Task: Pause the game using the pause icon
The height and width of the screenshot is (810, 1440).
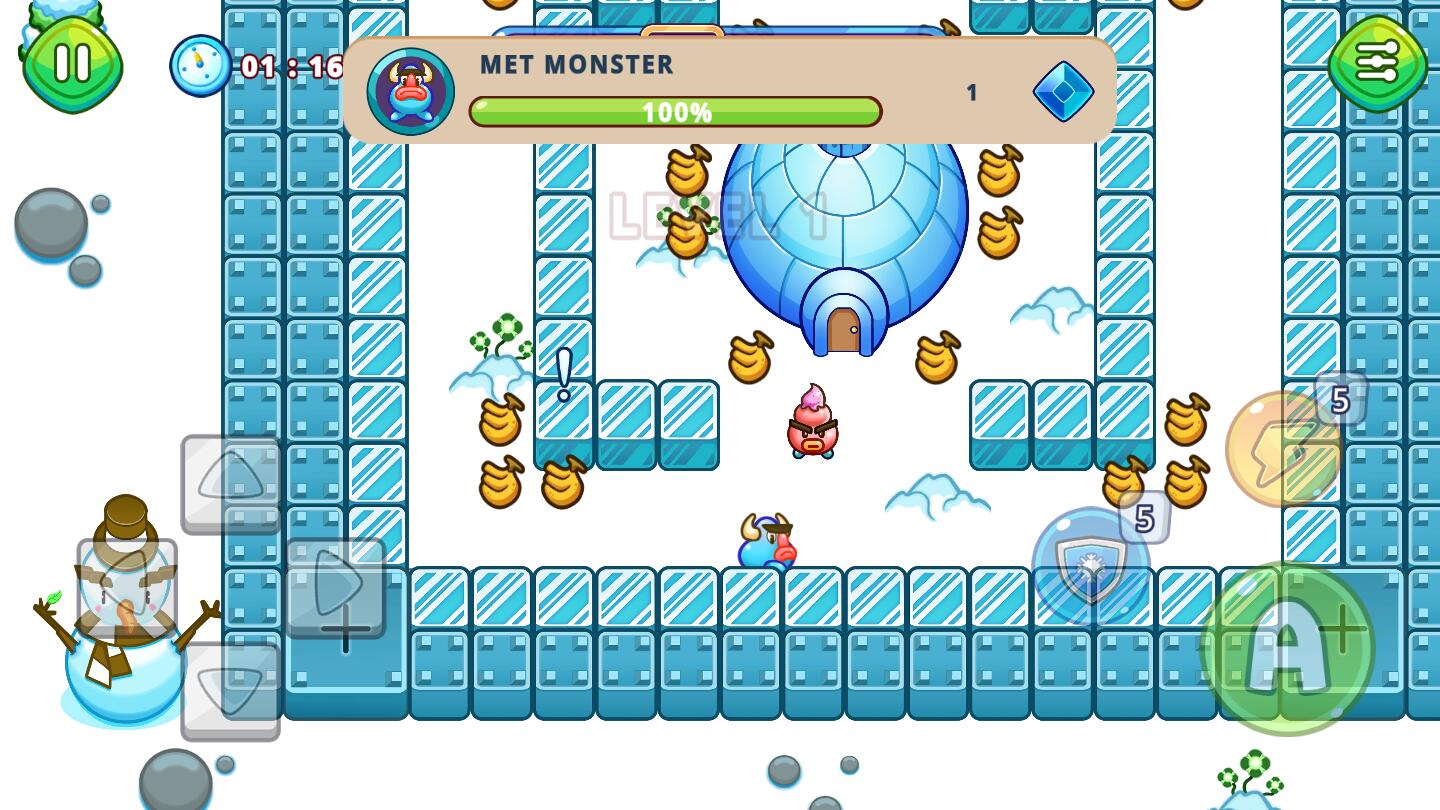Action: 70,62
